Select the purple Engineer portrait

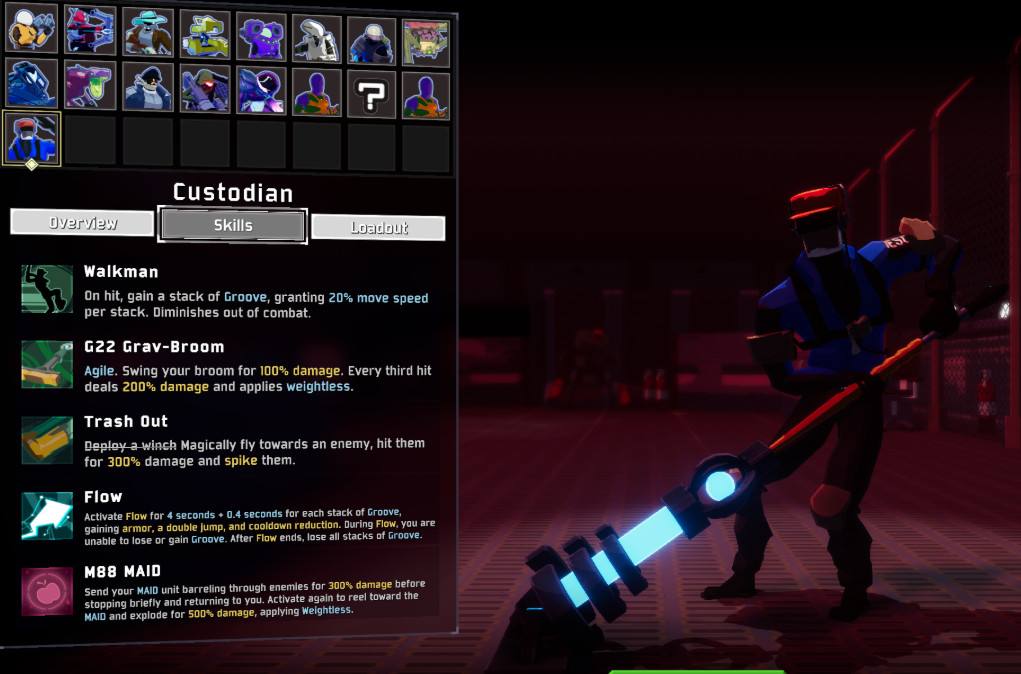(261, 36)
